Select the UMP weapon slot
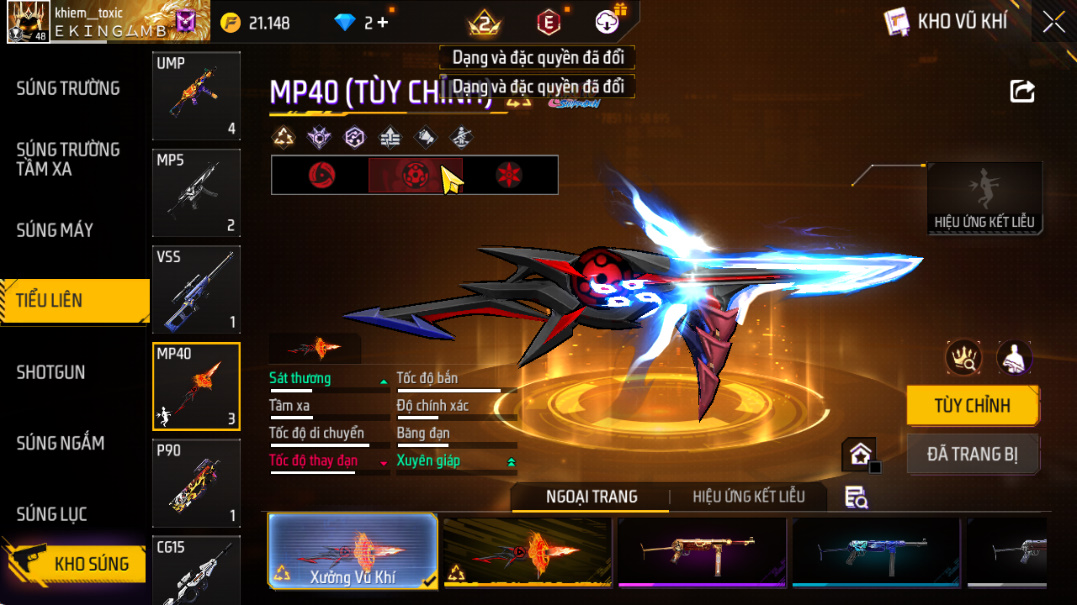This screenshot has height=605, width=1077. point(196,96)
